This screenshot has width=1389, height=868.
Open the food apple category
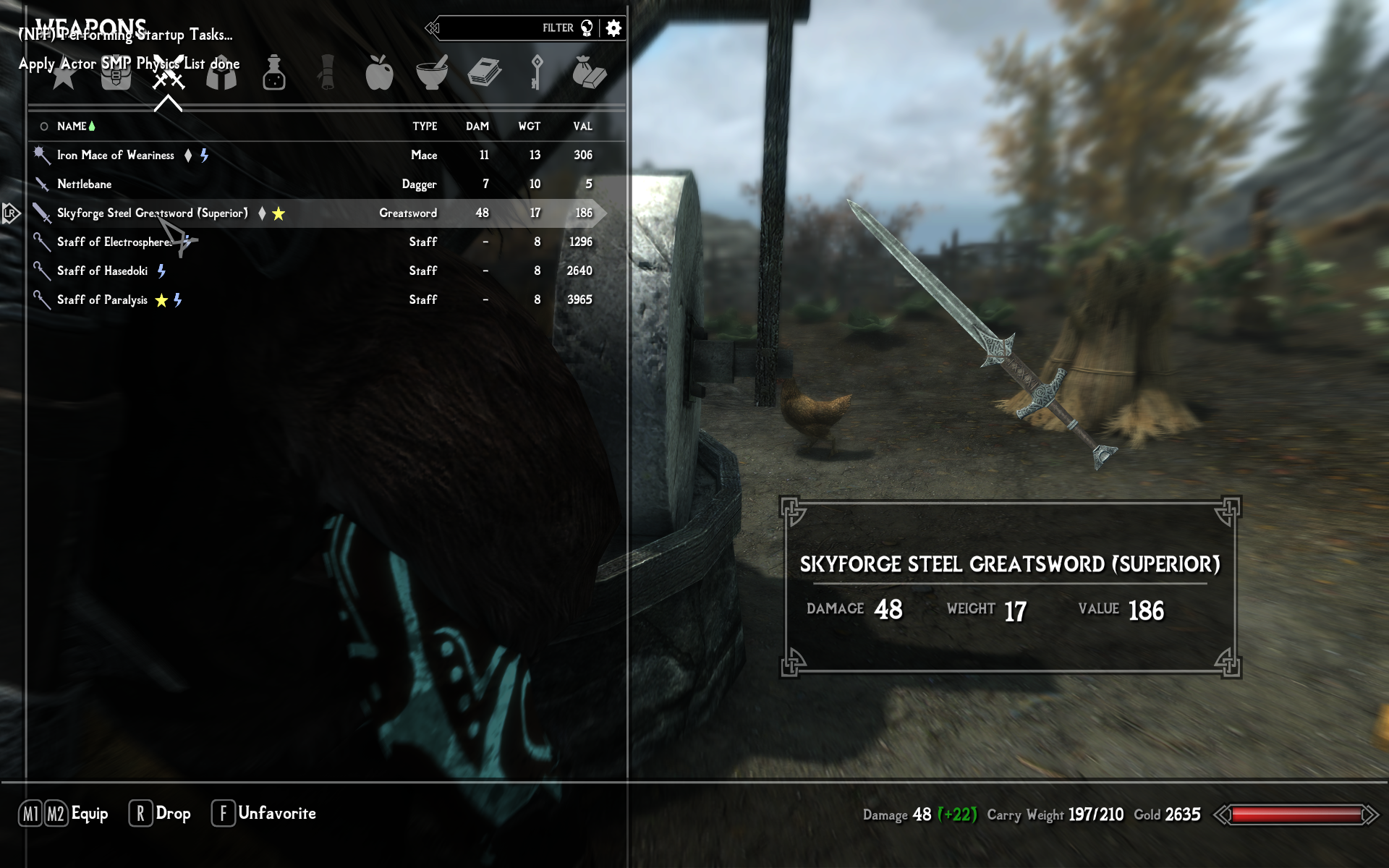[379, 74]
